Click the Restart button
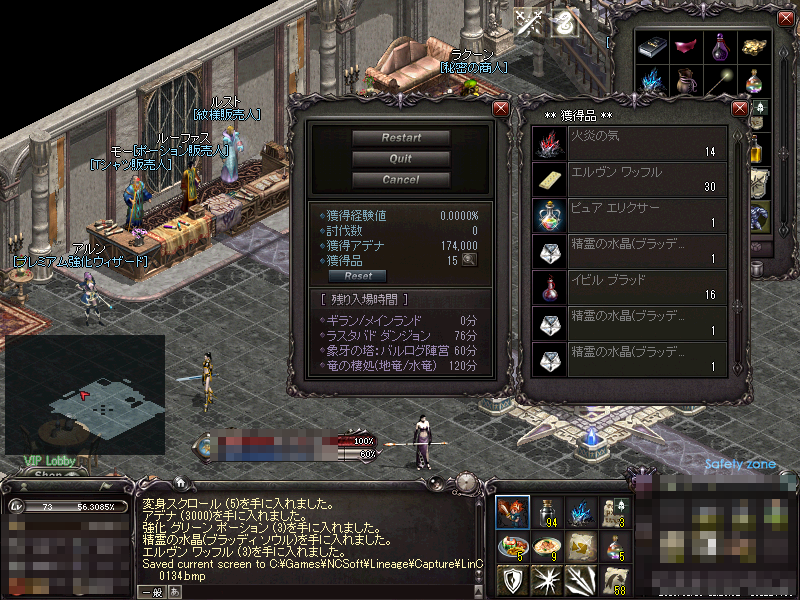Screen dimensions: 800x600 [x=401, y=138]
